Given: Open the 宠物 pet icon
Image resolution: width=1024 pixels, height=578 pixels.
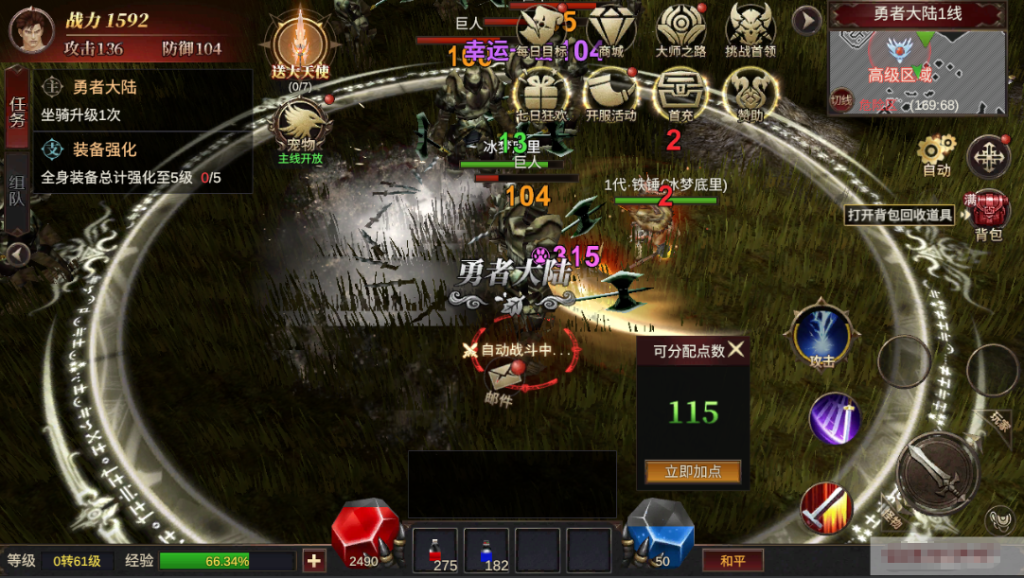Looking at the screenshot, I should coord(301,128).
